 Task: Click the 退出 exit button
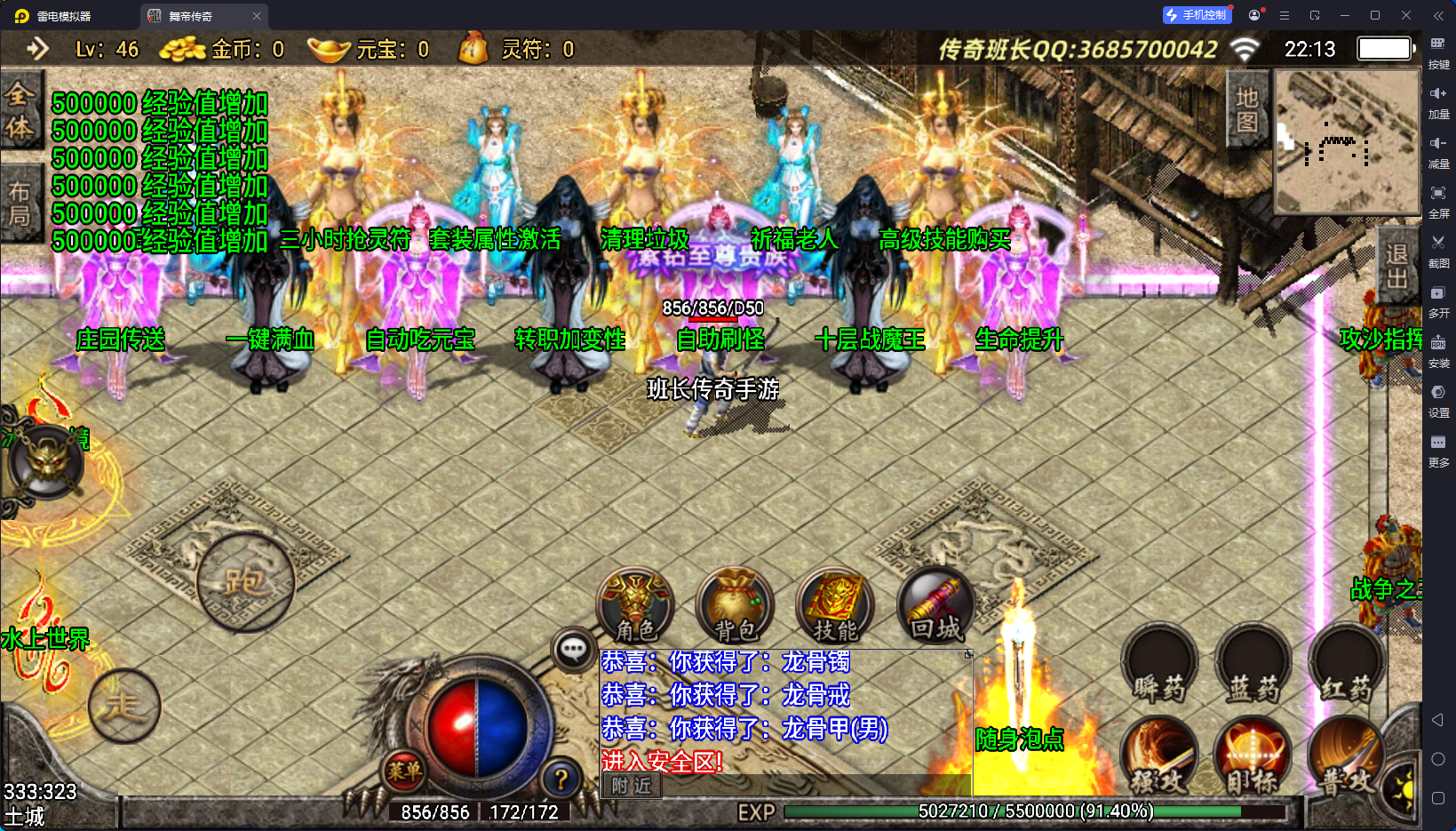point(1396,267)
